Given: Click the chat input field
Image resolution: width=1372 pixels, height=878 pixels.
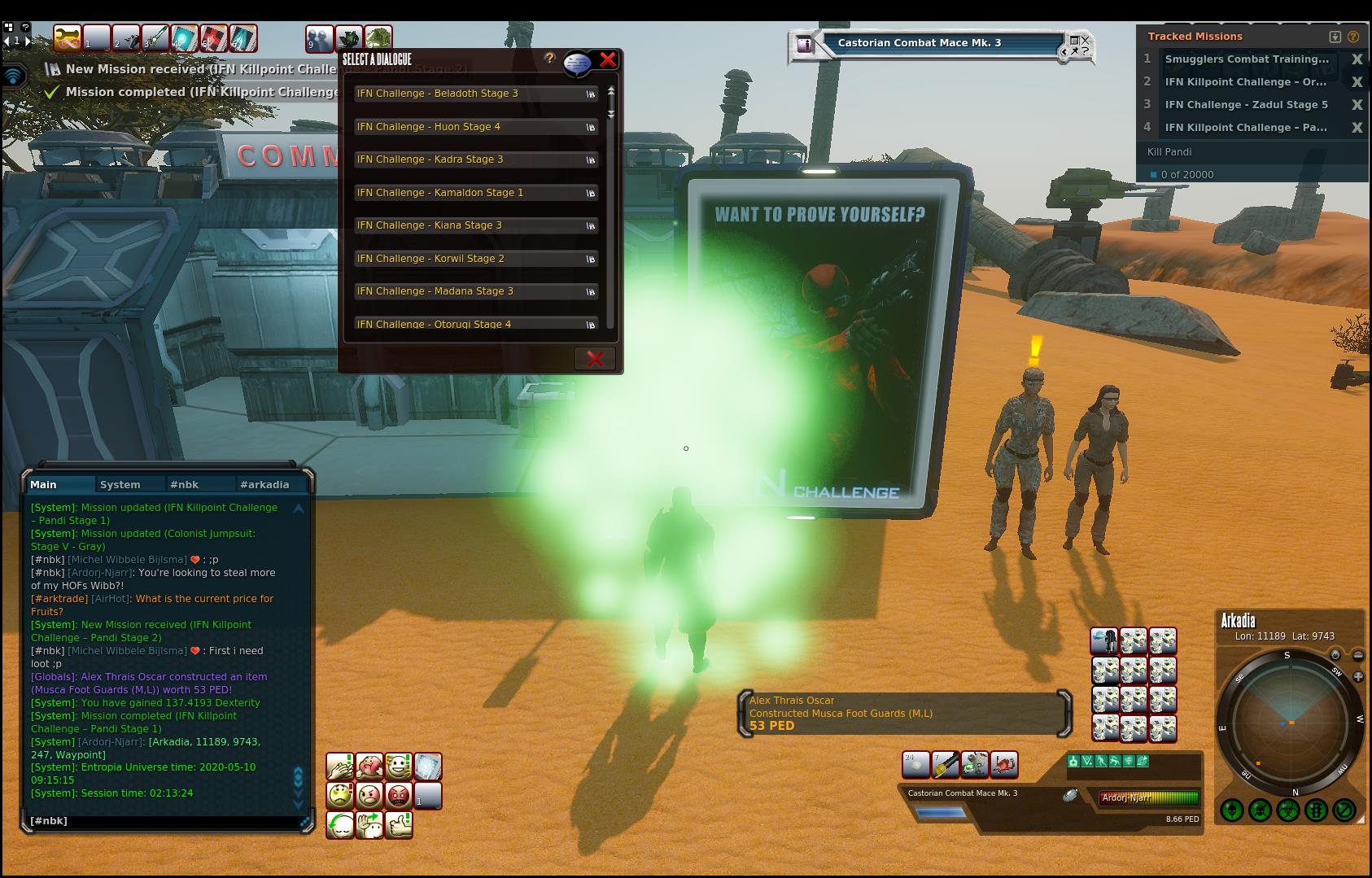Looking at the screenshot, I should tap(163, 821).
